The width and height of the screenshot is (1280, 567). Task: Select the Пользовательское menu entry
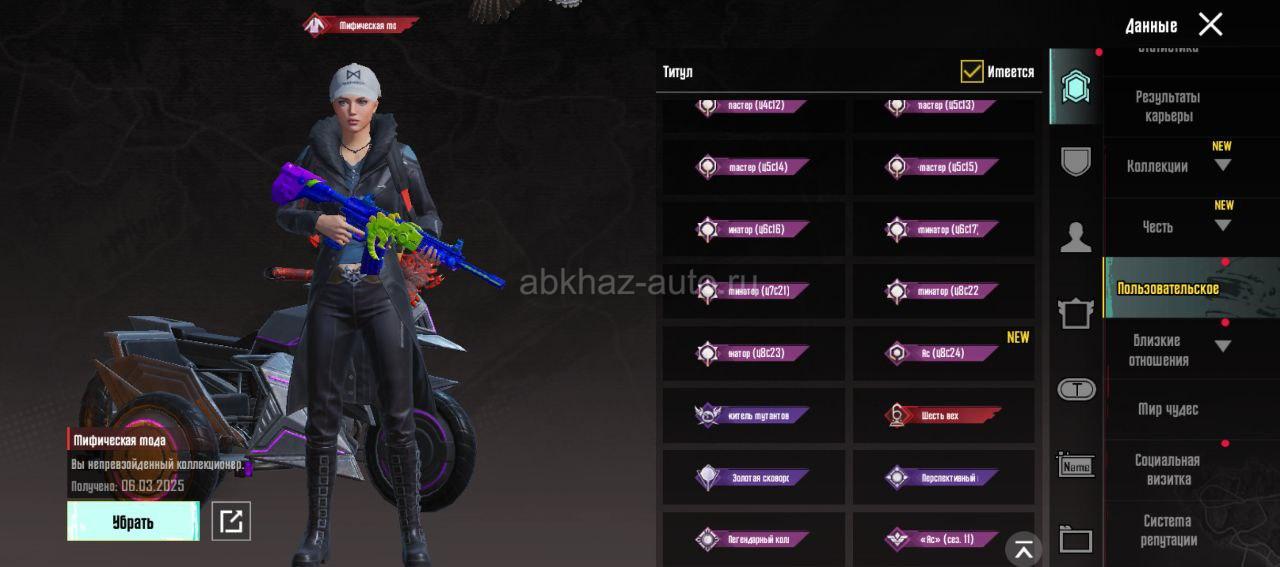[1167, 288]
